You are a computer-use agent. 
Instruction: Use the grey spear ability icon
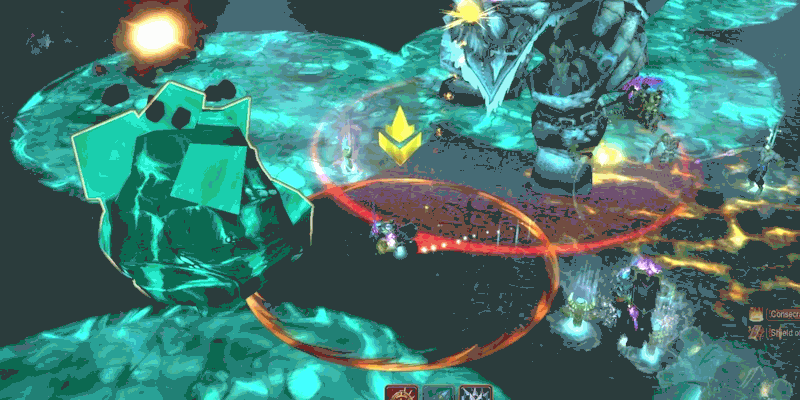tap(440, 394)
